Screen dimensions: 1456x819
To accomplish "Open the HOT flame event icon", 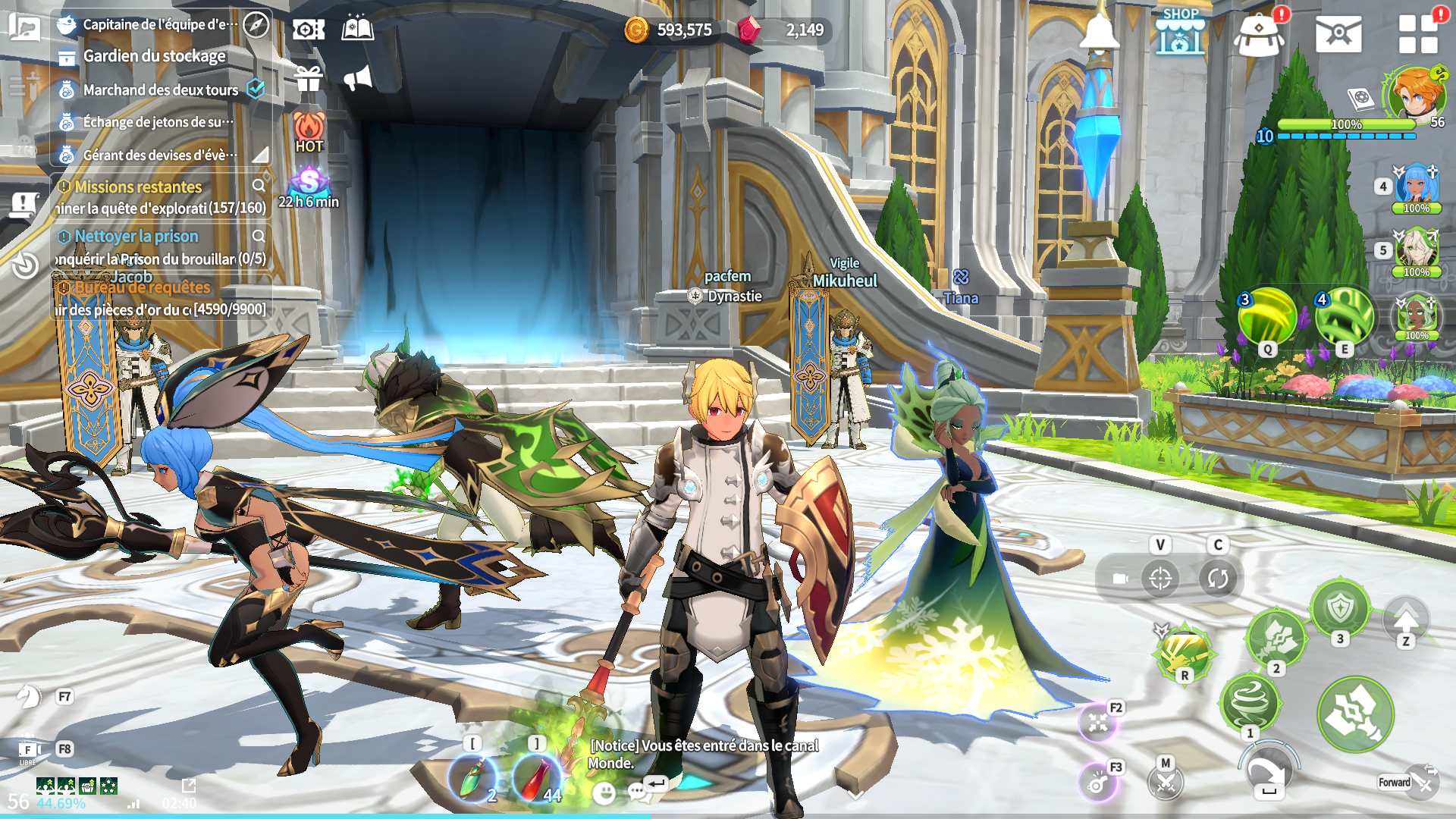I will point(309,132).
